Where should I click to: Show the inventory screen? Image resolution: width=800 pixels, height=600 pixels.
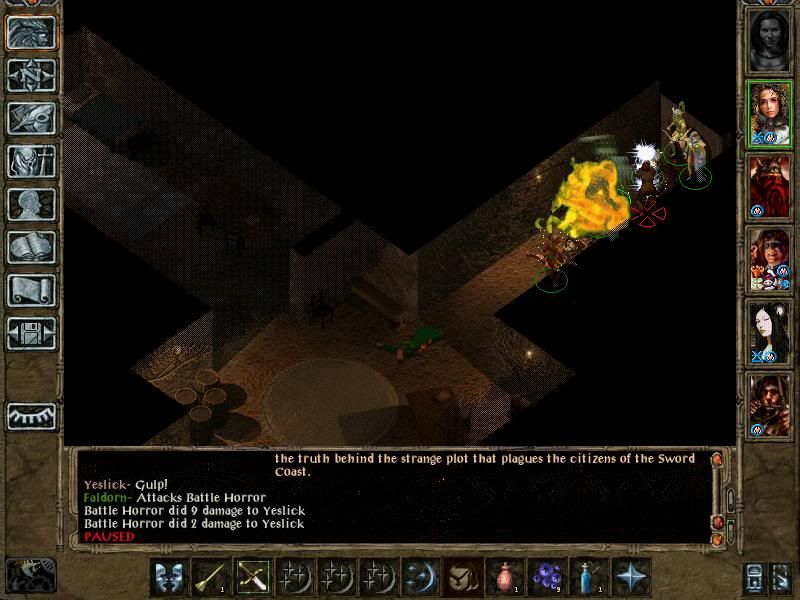pos(30,160)
